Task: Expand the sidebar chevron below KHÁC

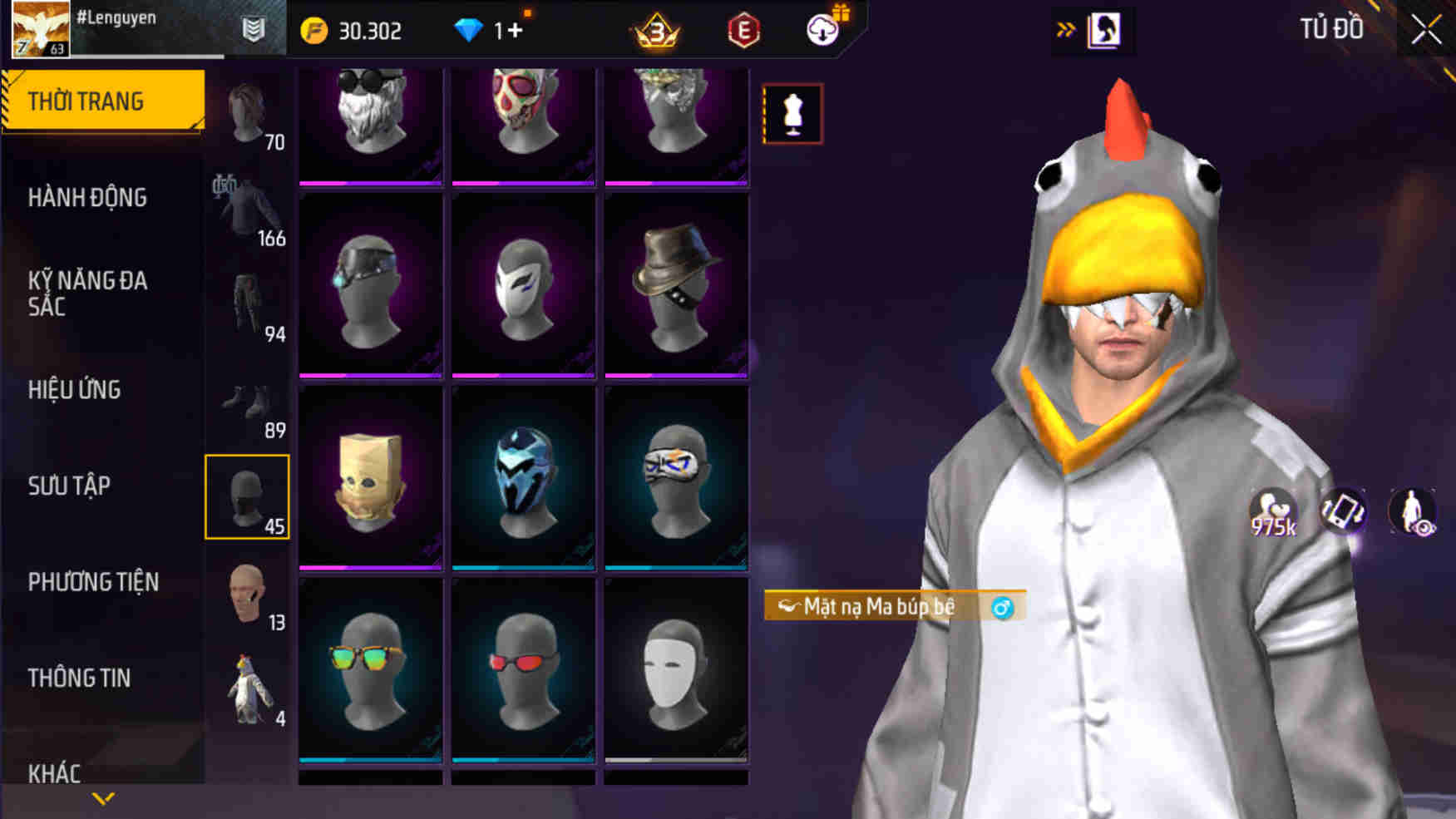Action: click(101, 800)
